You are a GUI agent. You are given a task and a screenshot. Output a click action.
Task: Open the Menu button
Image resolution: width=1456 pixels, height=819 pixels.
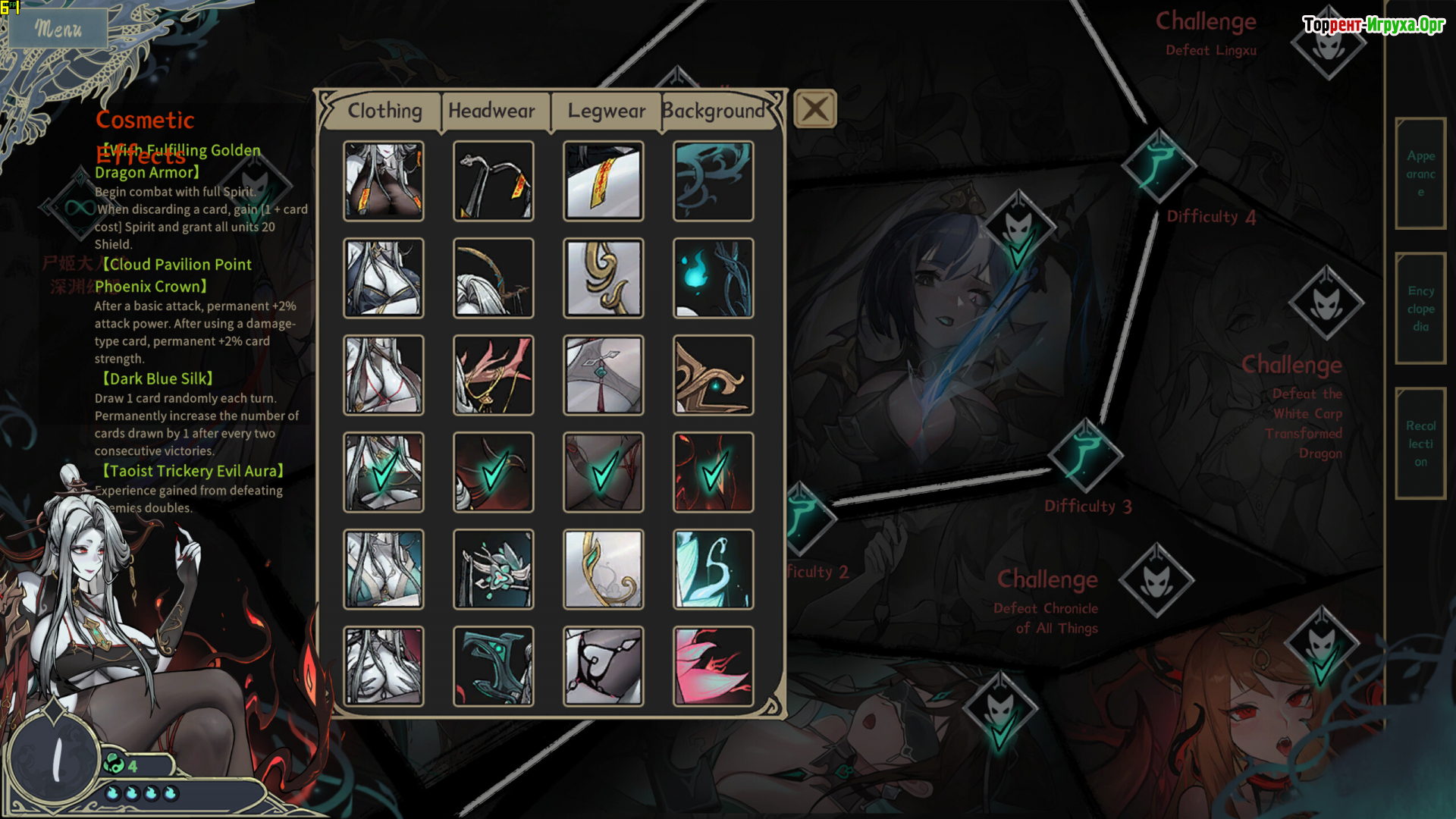[x=58, y=29]
